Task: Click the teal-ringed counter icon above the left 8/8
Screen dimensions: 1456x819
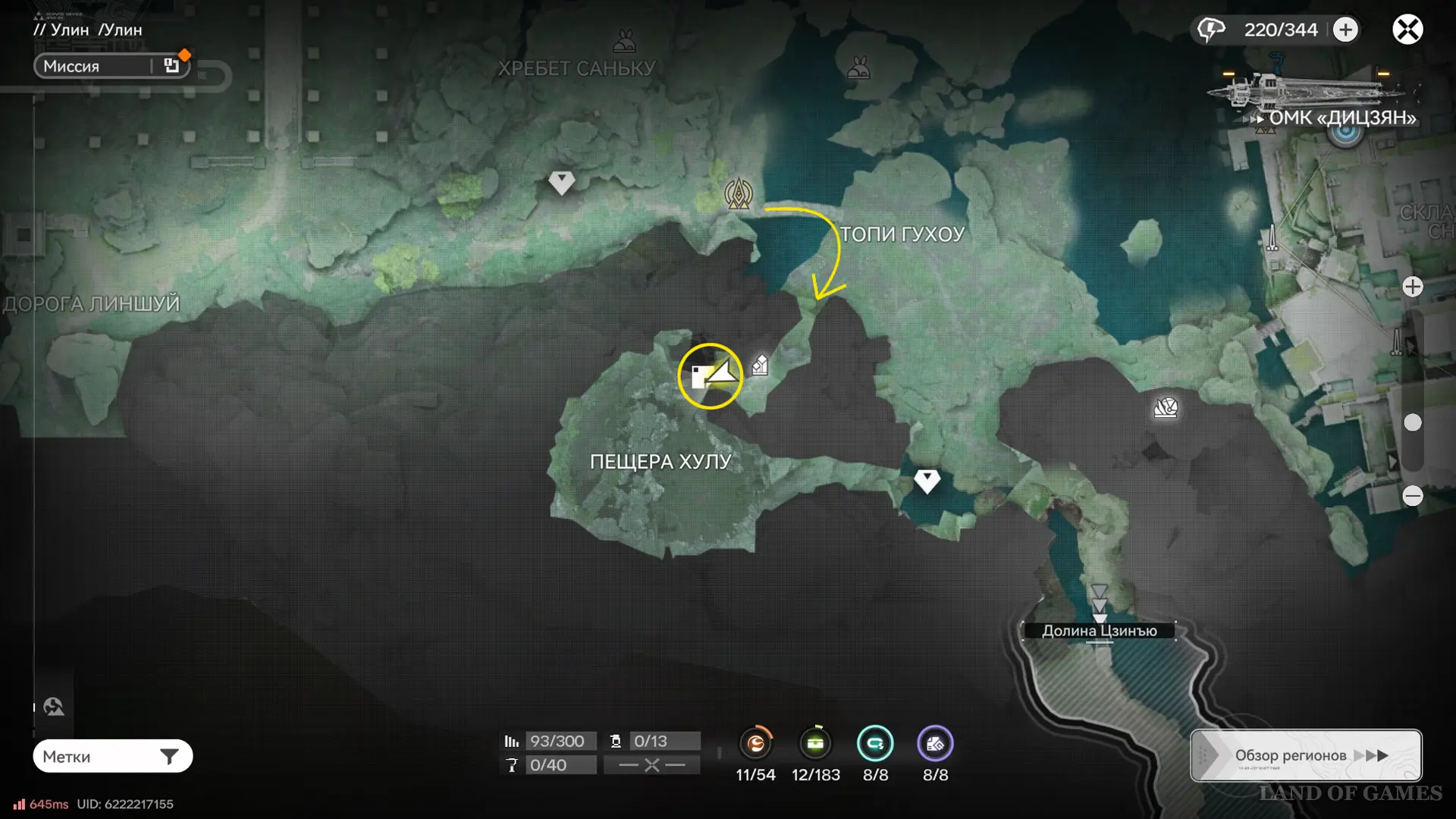Action: (875, 744)
